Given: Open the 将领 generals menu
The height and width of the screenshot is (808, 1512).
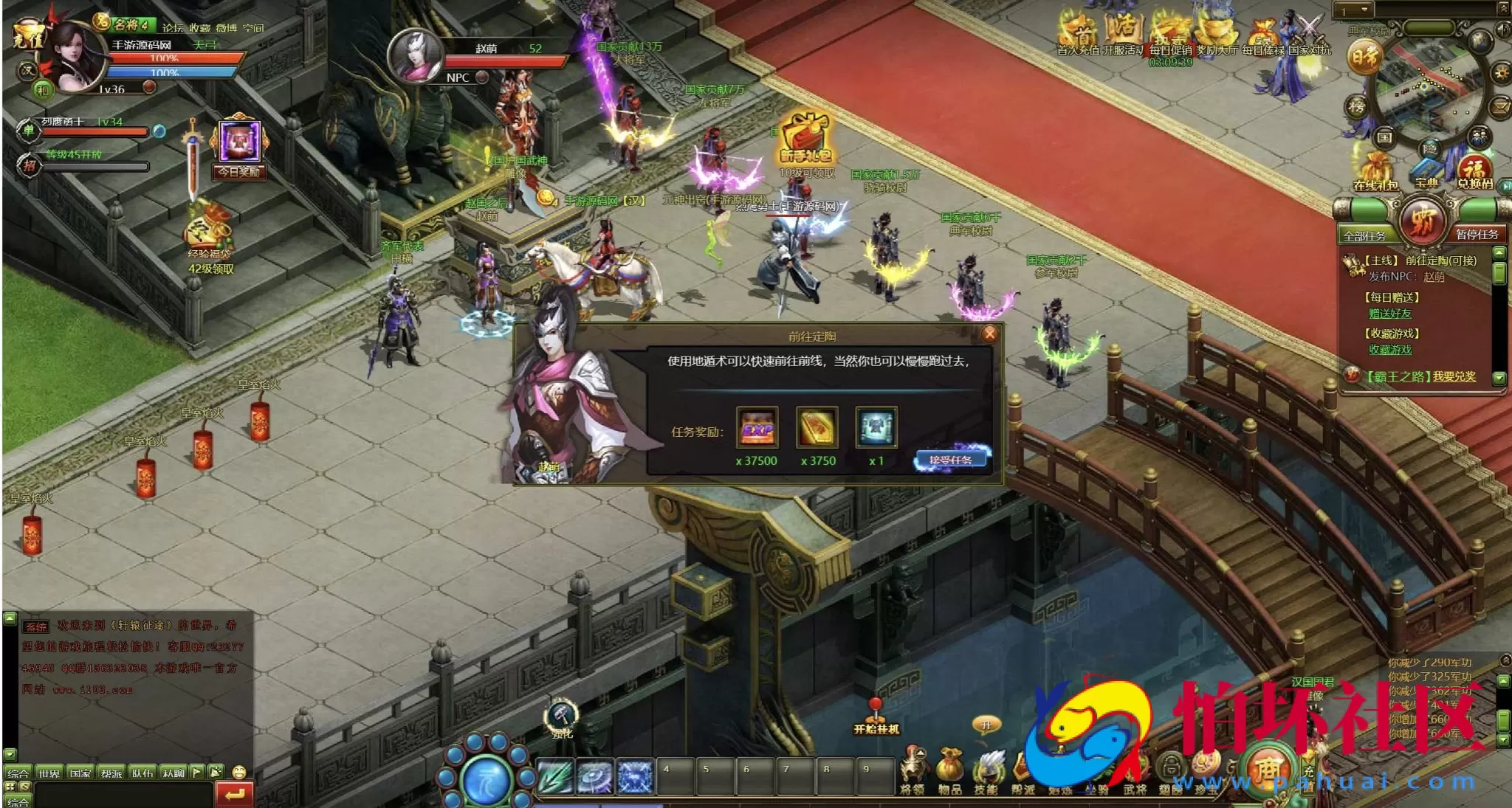Looking at the screenshot, I should click(x=913, y=770).
